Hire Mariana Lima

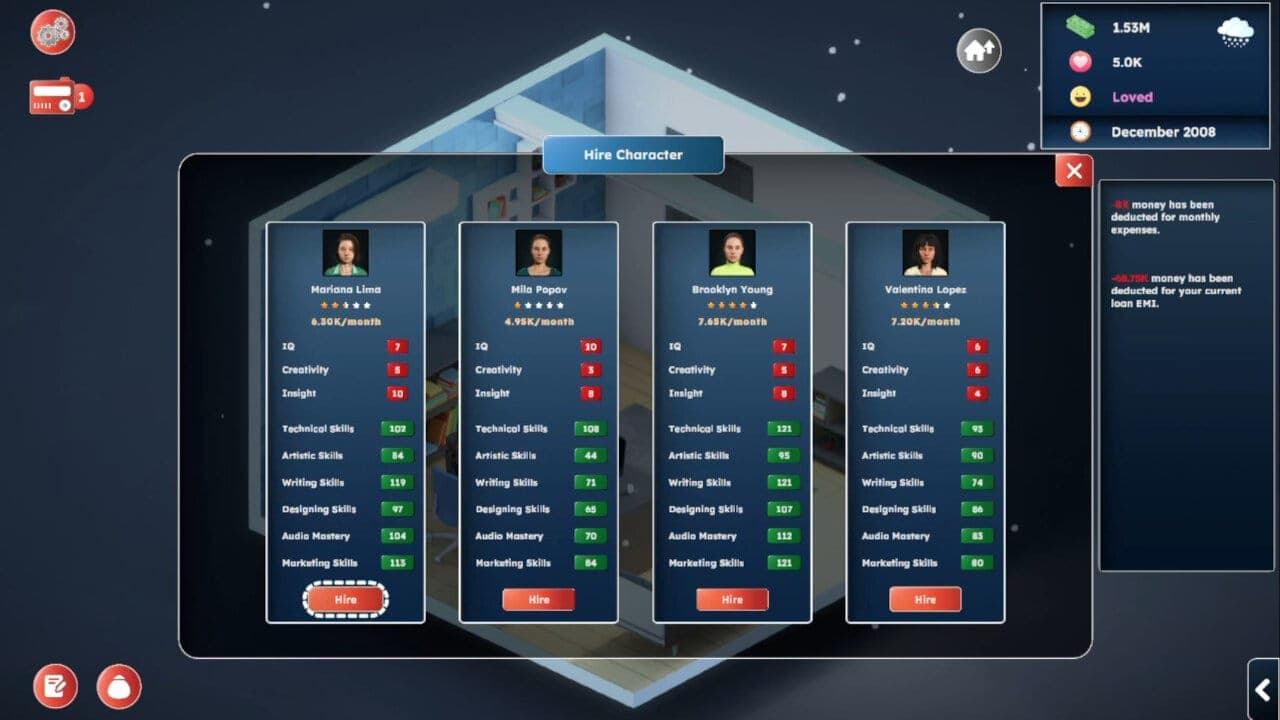click(x=345, y=599)
